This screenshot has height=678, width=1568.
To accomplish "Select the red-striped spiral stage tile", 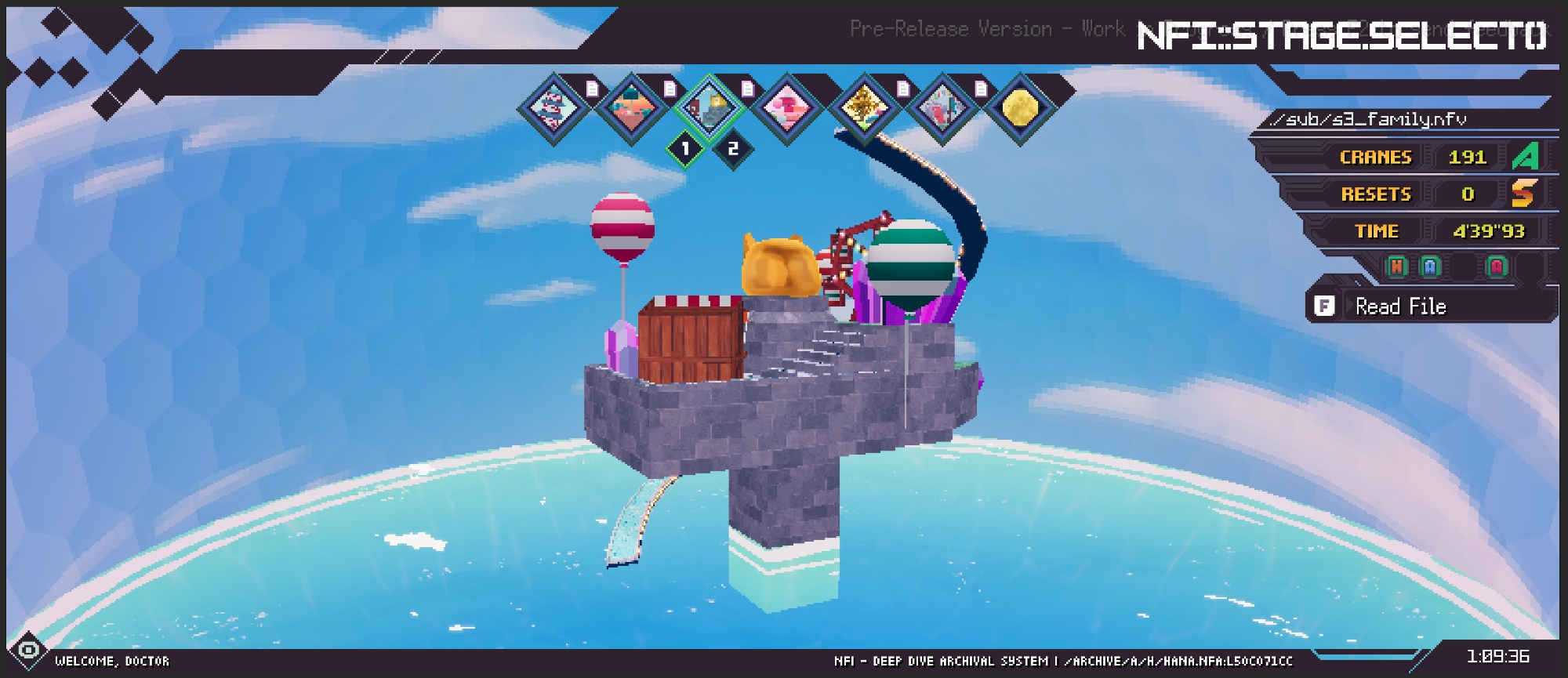I will pyautogui.click(x=554, y=108).
